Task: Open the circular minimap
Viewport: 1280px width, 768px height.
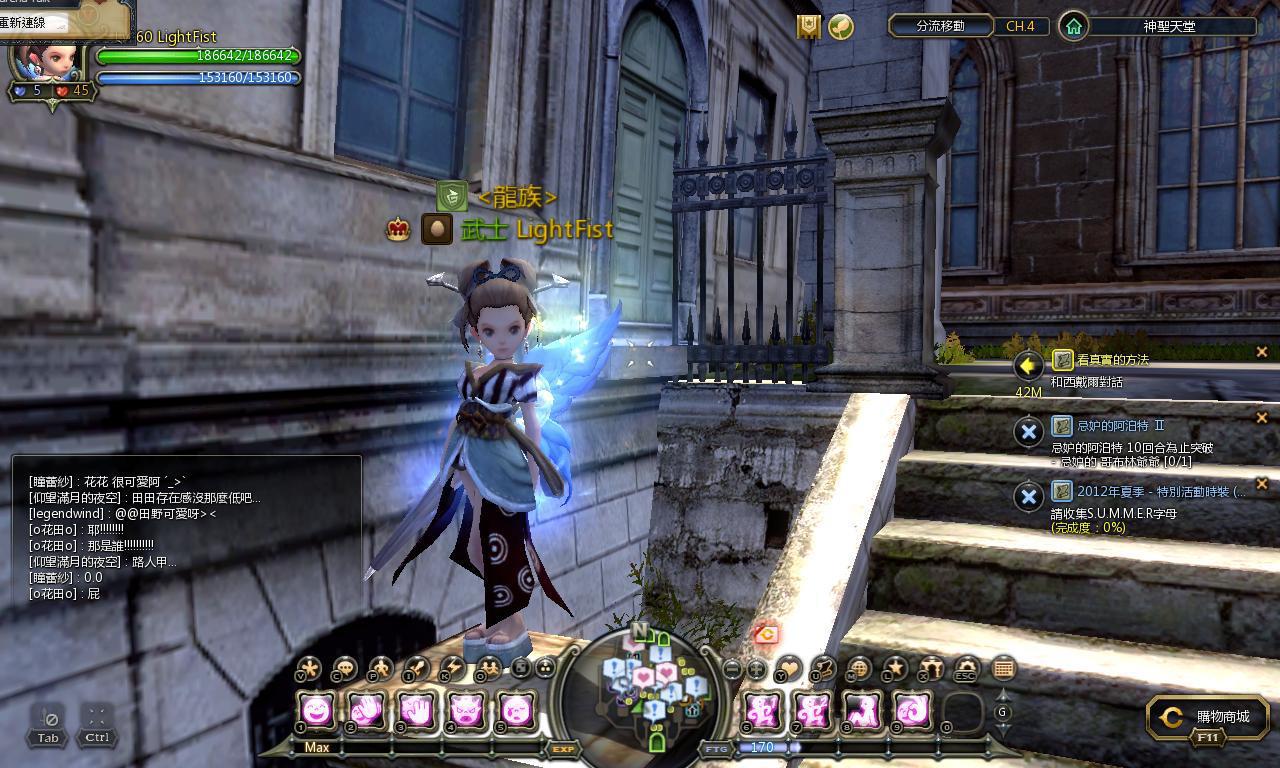Action: (x=655, y=692)
